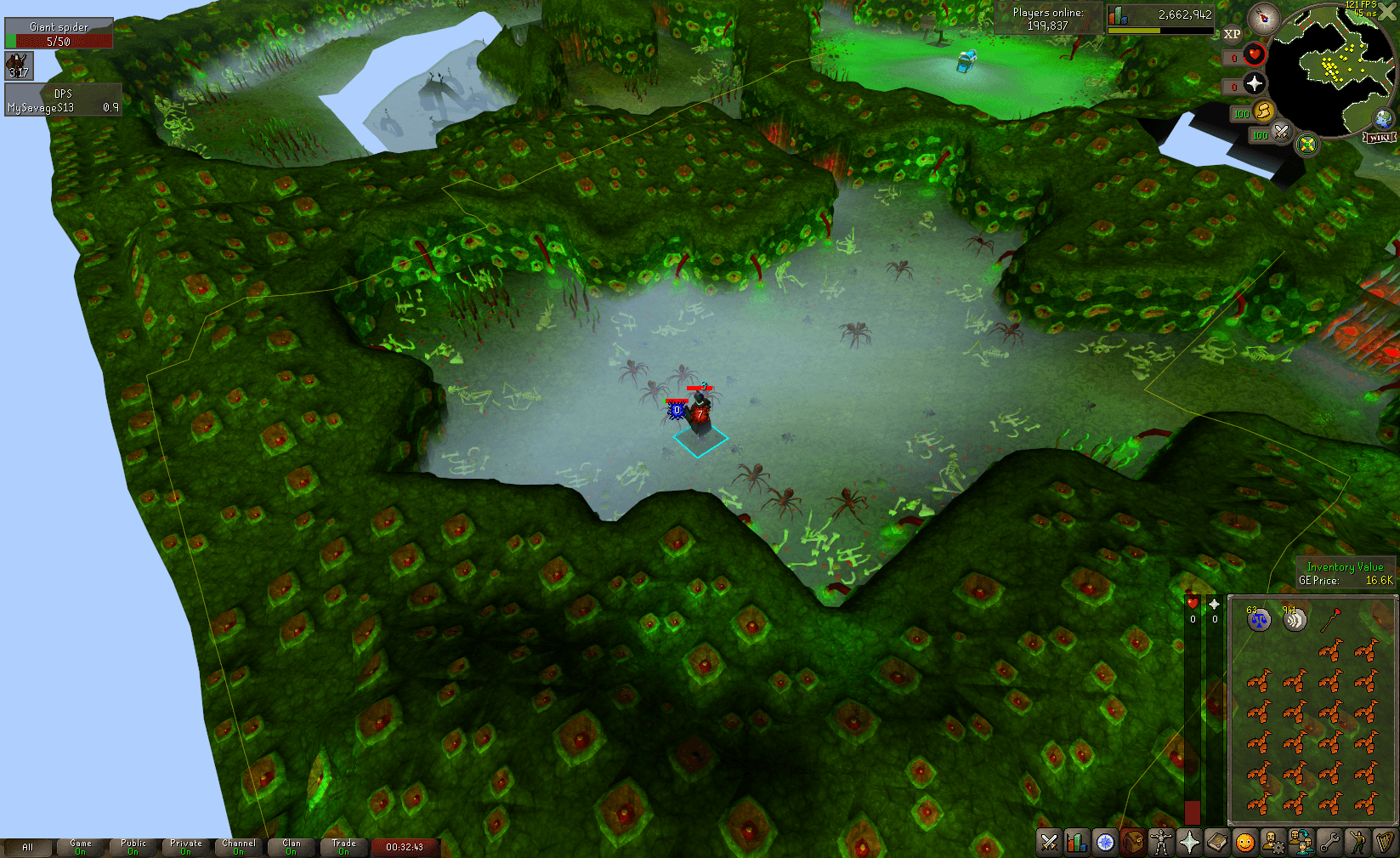Click the XP drops button beside the minimap
Viewport: 1400px width, 858px height.
click(x=1233, y=34)
